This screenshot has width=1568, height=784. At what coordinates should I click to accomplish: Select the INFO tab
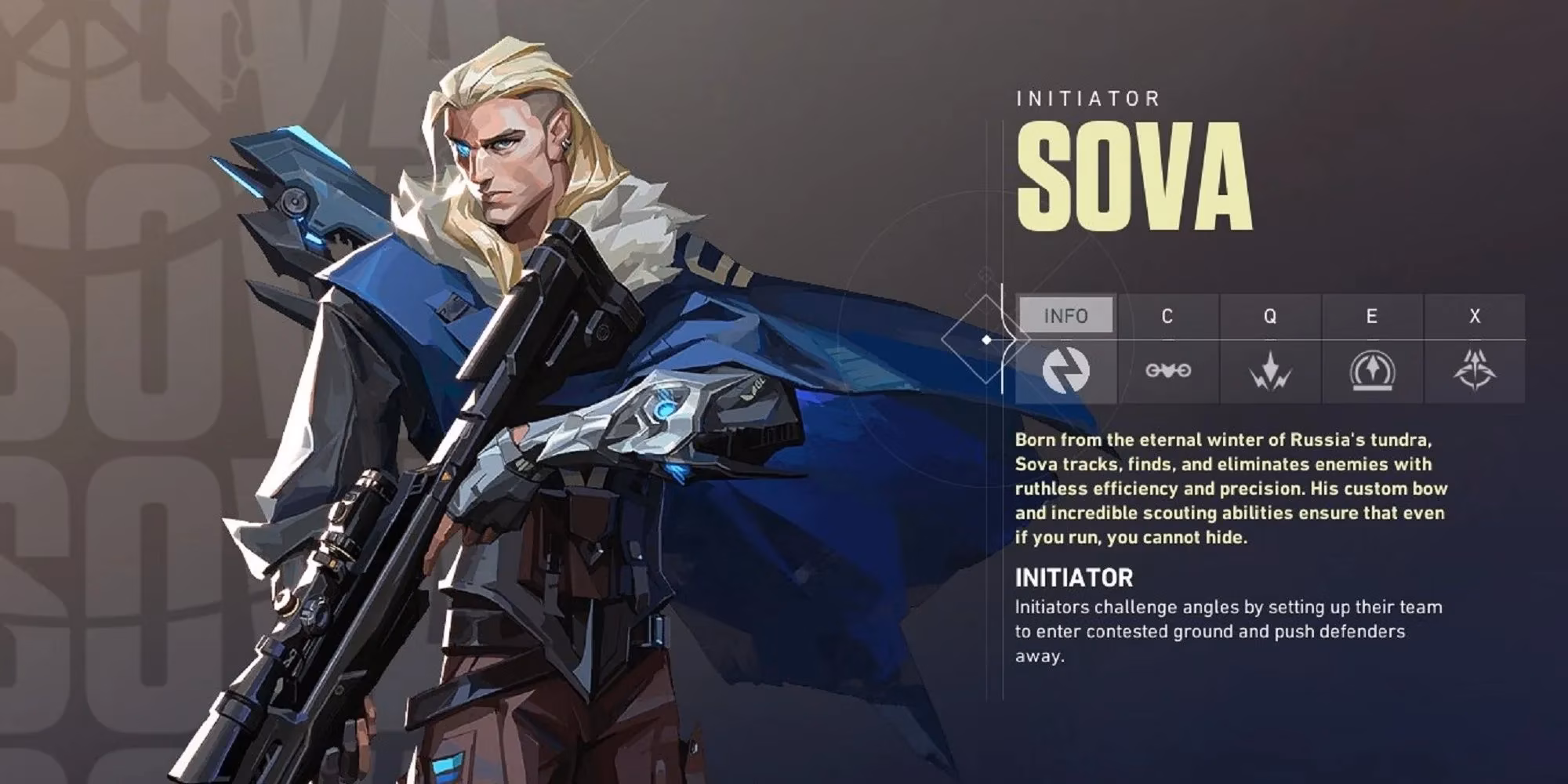click(1065, 316)
